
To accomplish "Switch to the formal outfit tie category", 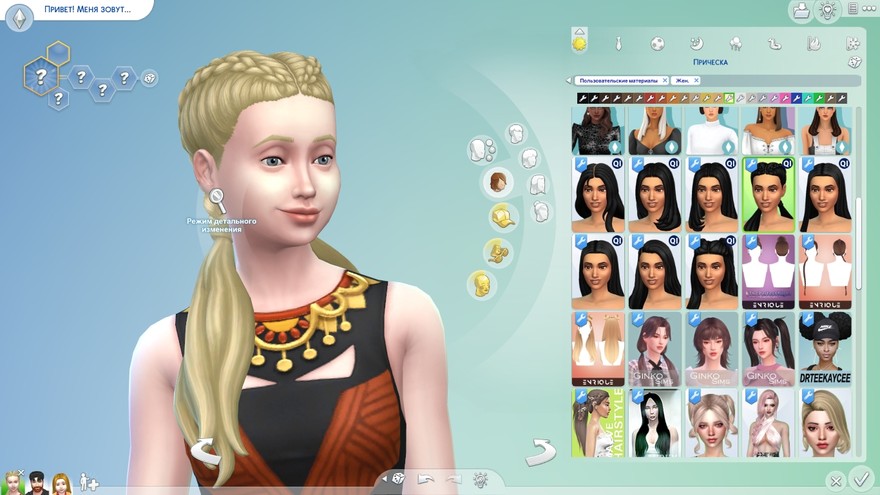I will 618,44.
